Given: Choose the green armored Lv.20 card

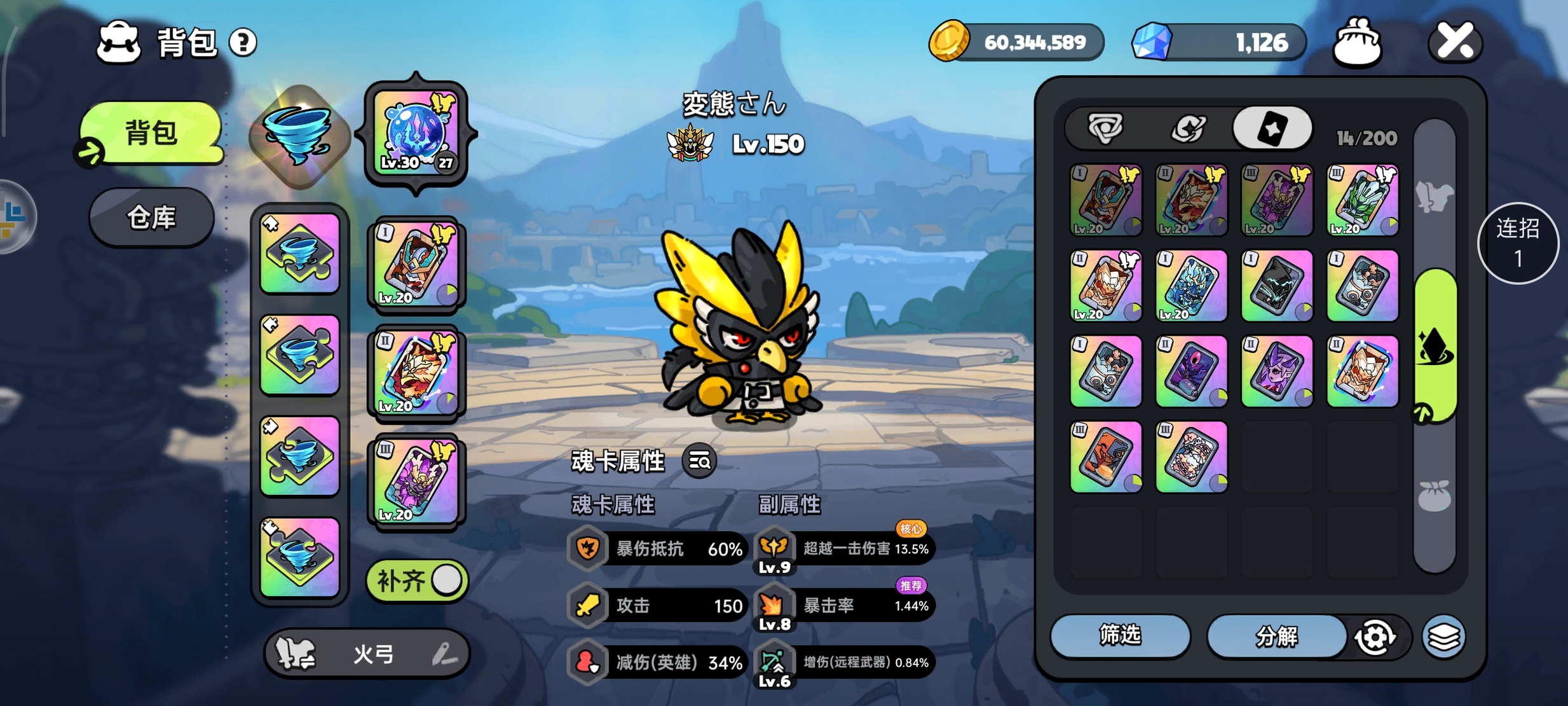Looking at the screenshot, I should pos(1362,200).
